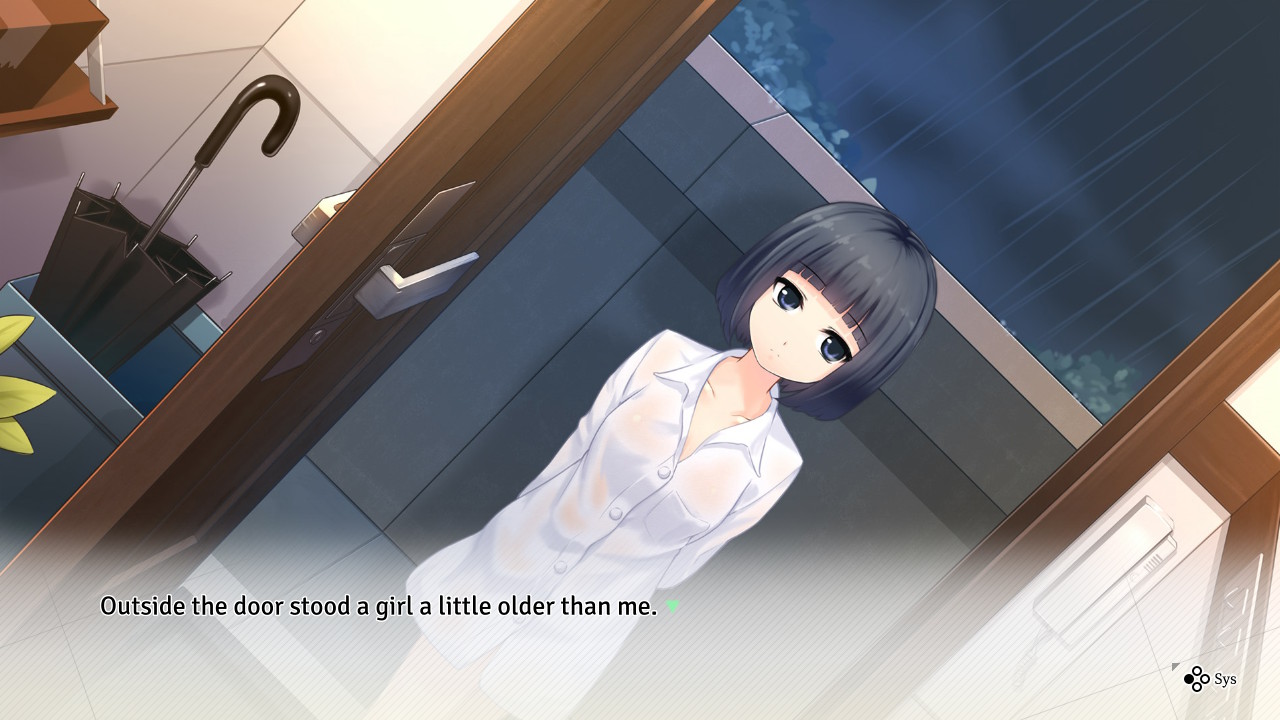The height and width of the screenshot is (720, 1280).
Task: Click the right hollow circle of the Sys icon
Action: click(1205, 679)
